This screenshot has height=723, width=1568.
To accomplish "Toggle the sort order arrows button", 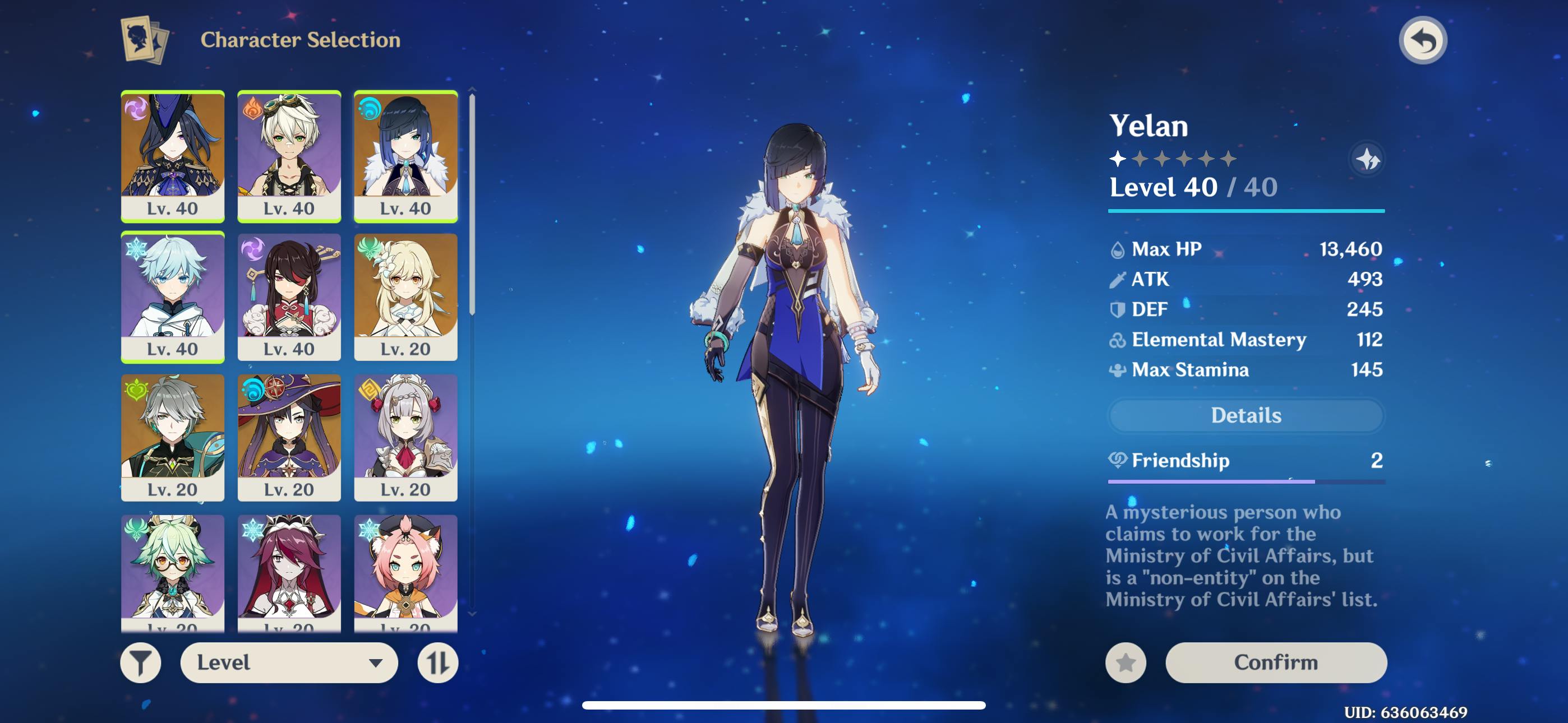I will pyautogui.click(x=437, y=662).
